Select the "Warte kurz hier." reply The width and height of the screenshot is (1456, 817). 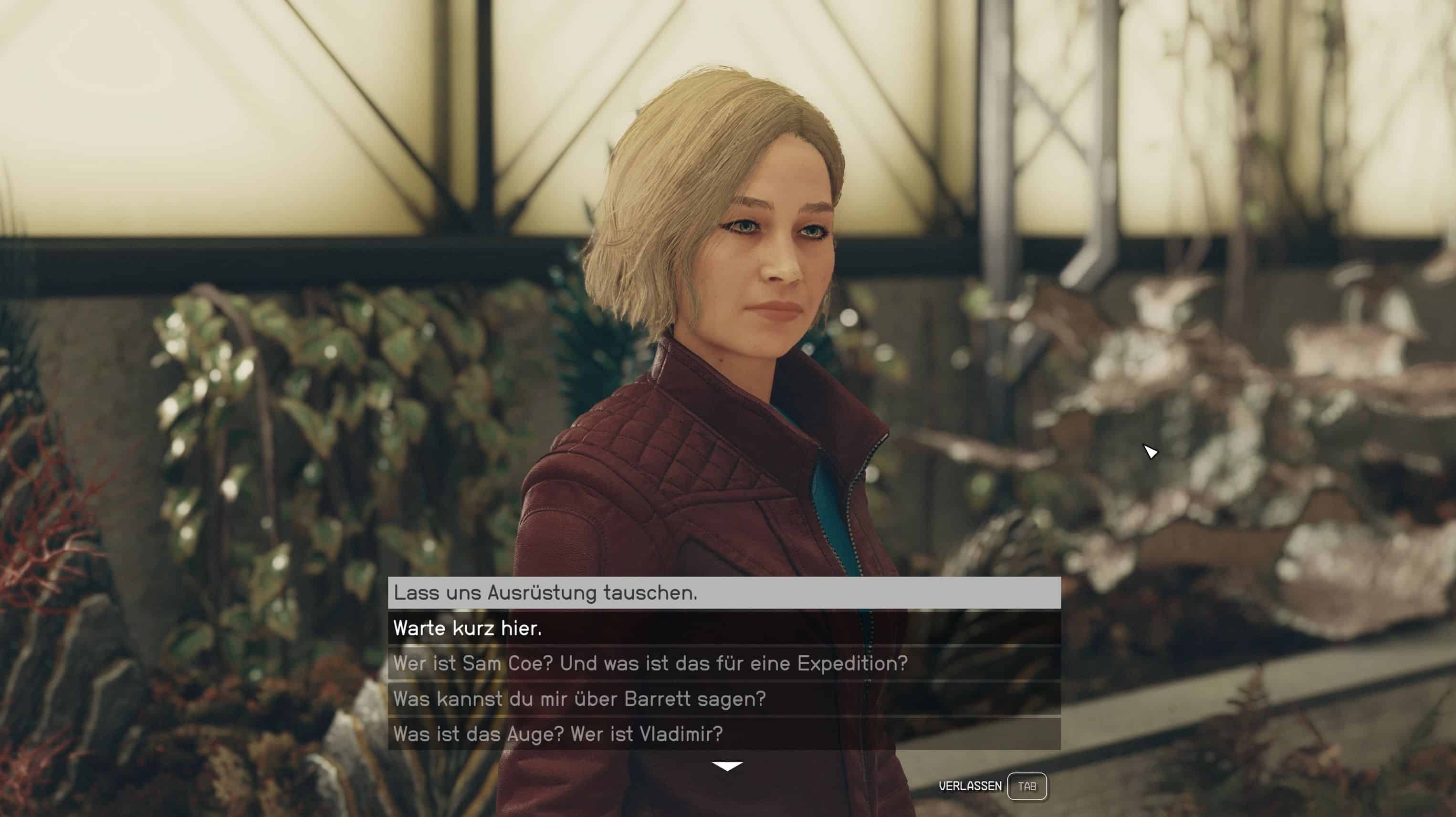click(724, 628)
